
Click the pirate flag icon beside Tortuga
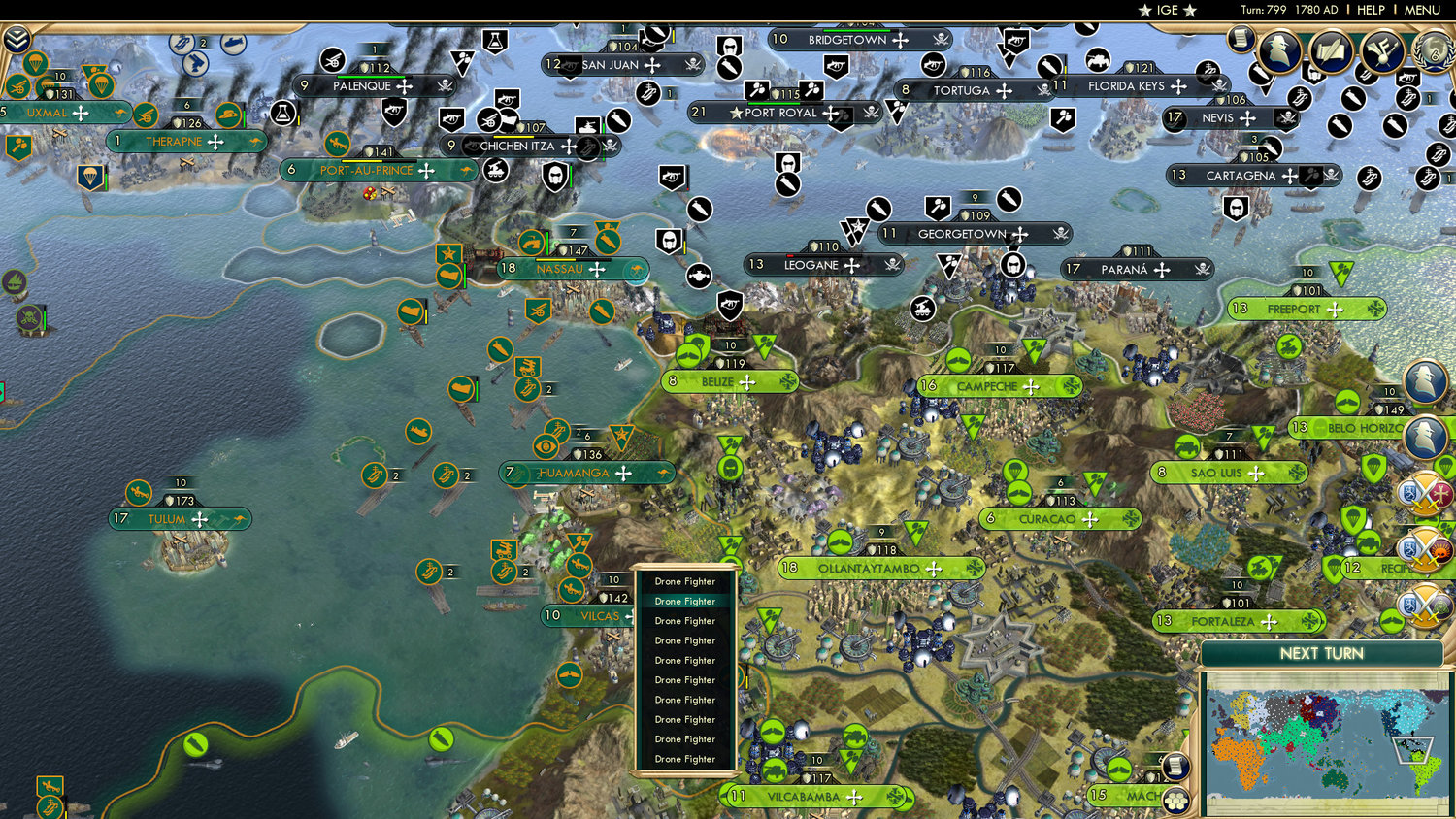pyautogui.click(x=1044, y=89)
